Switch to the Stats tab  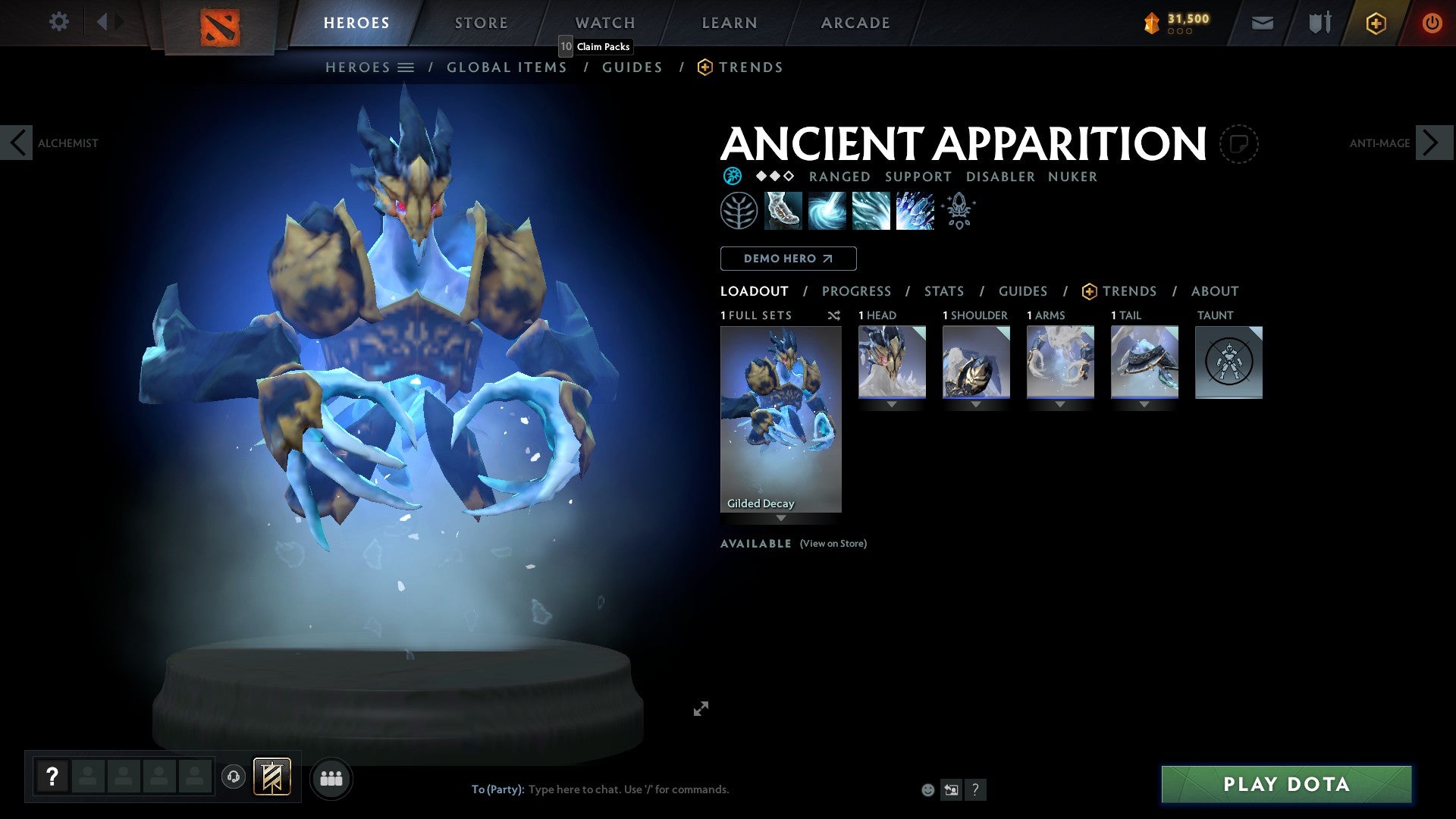tap(943, 291)
